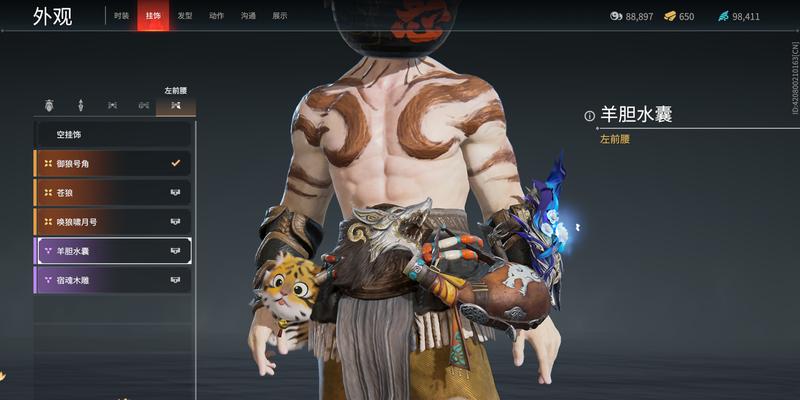The width and height of the screenshot is (800, 400).
Task: Switch to the 时装 tab
Action: pyautogui.click(x=121, y=17)
